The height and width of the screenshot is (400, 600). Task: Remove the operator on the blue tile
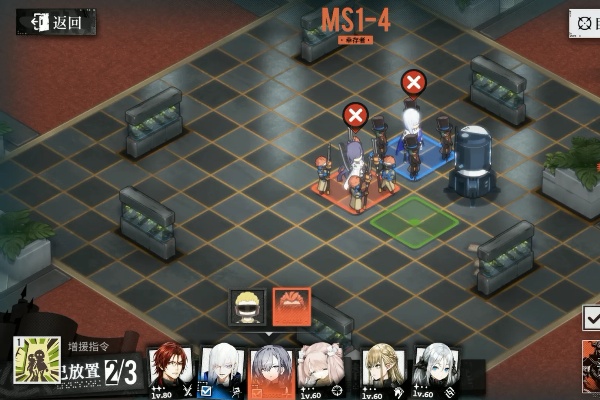pyautogui.click(x=412, y=81)
